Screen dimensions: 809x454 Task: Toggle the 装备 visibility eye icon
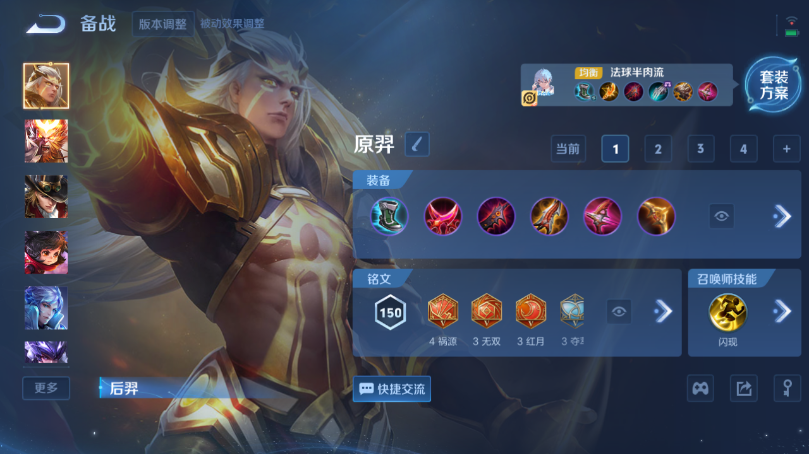(x=722, y=215)
